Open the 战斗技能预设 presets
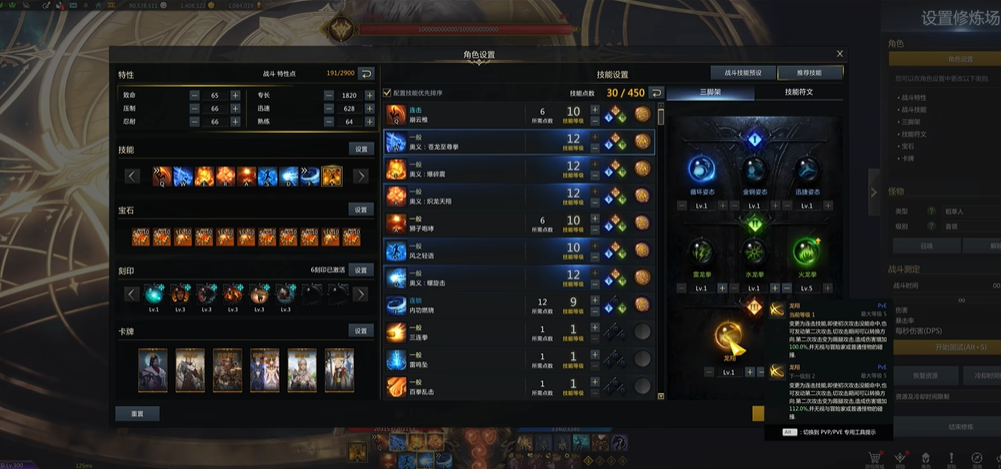This screenshot has height=469, width=1001. [743, 73]
